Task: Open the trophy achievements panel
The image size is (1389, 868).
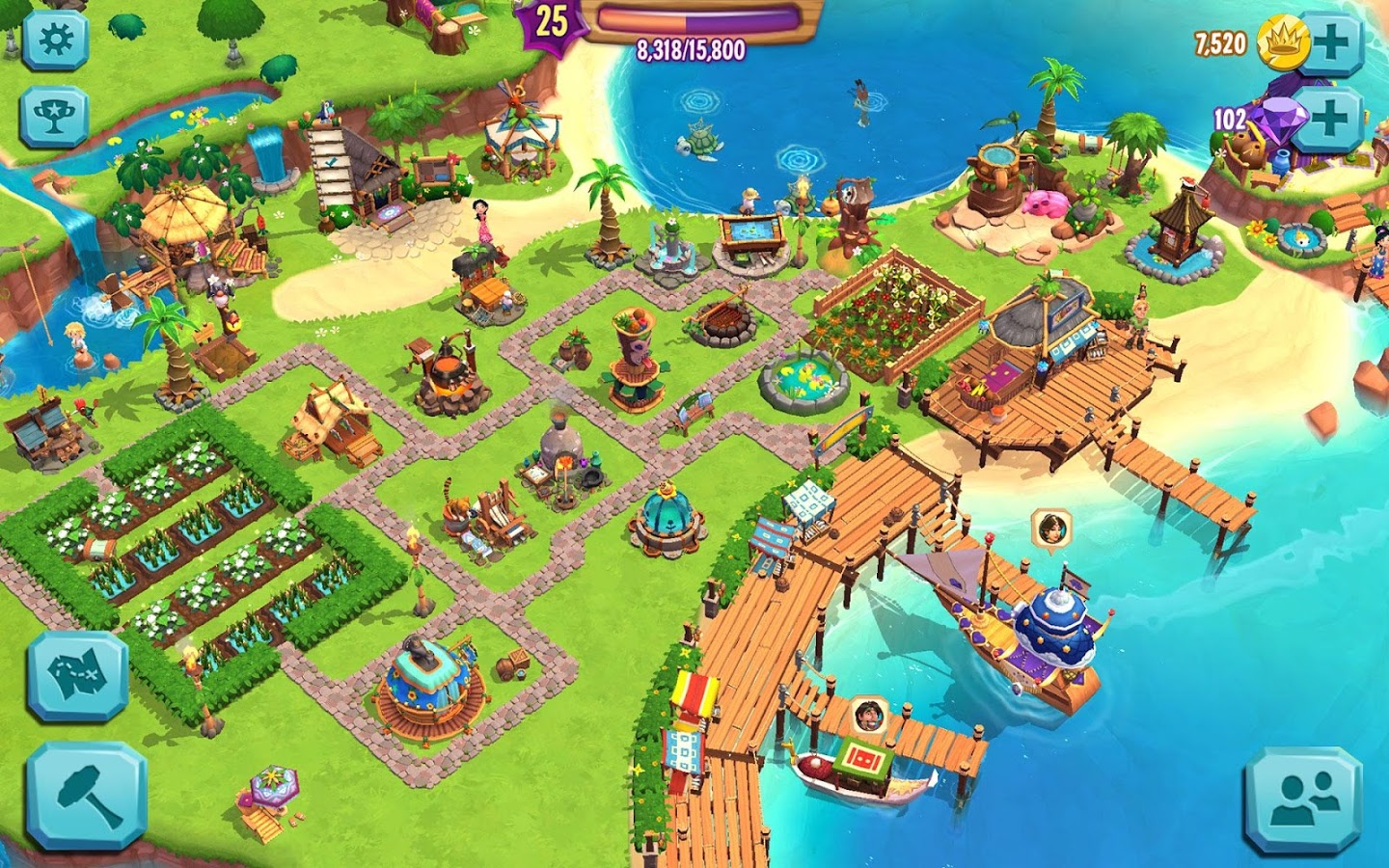Action: click(x=55, y=117)
